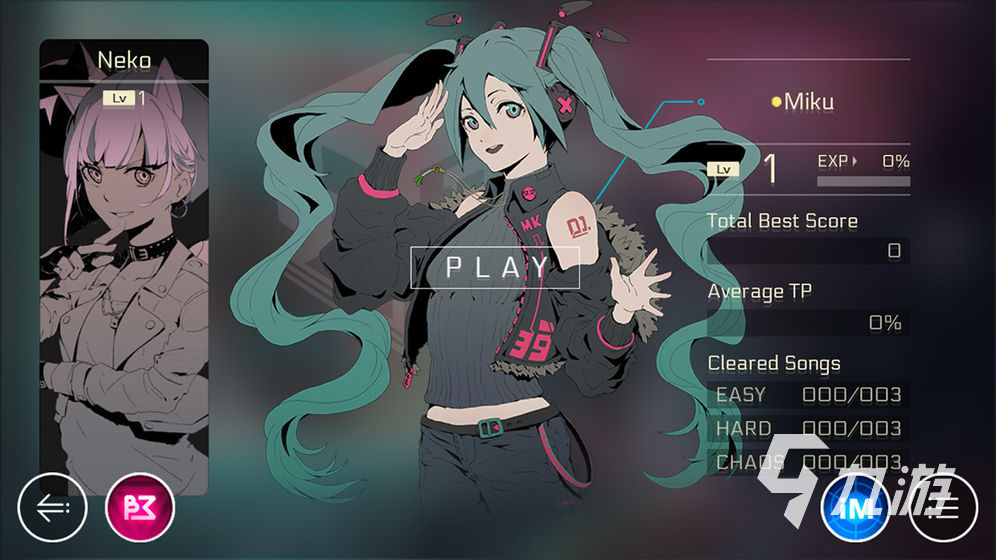The image size is (996, 560).
Task: Tap the PLAY button
Action: click(496, 267)
